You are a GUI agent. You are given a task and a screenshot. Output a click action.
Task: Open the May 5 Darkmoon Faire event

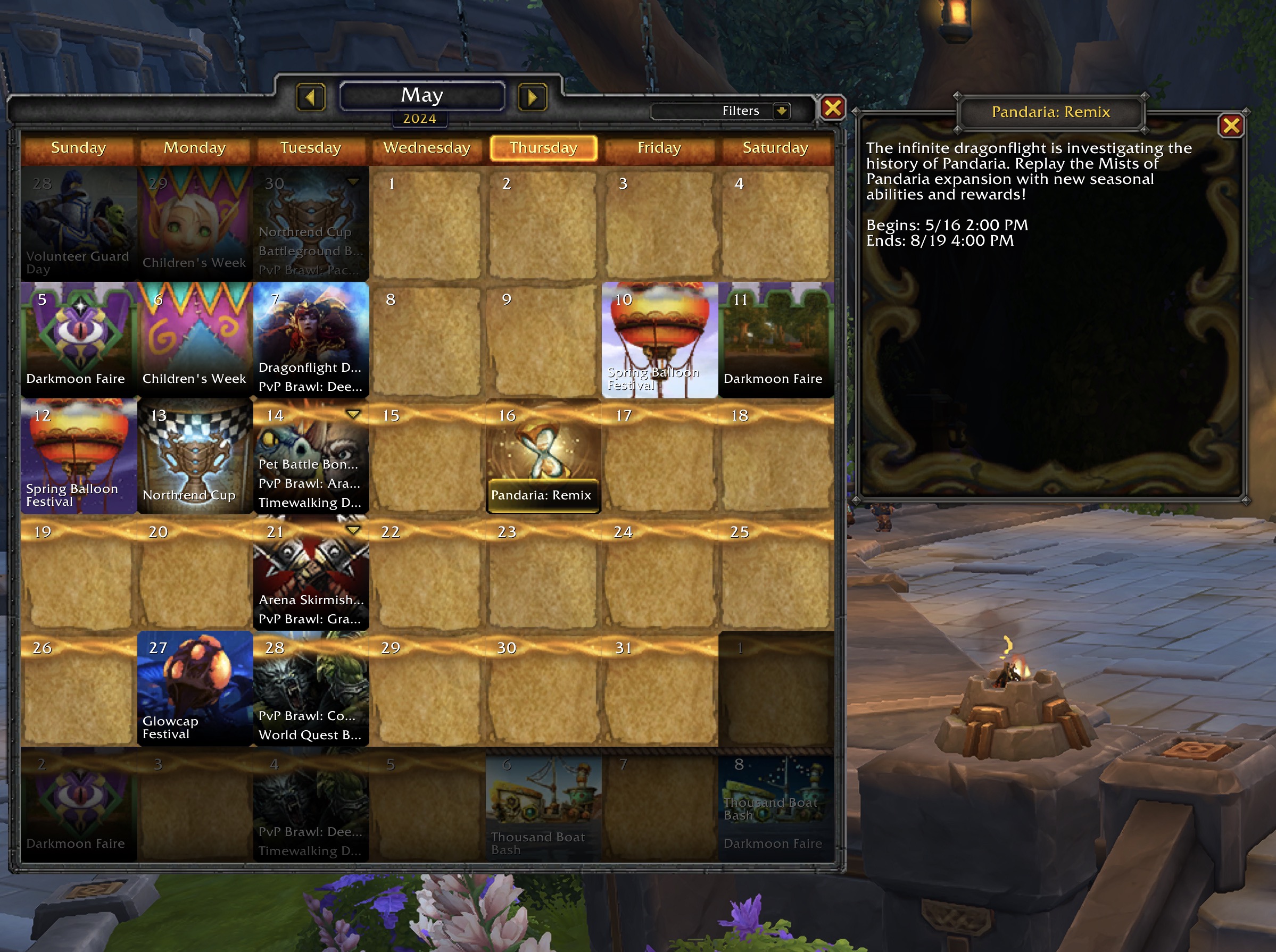pos(78,340)
